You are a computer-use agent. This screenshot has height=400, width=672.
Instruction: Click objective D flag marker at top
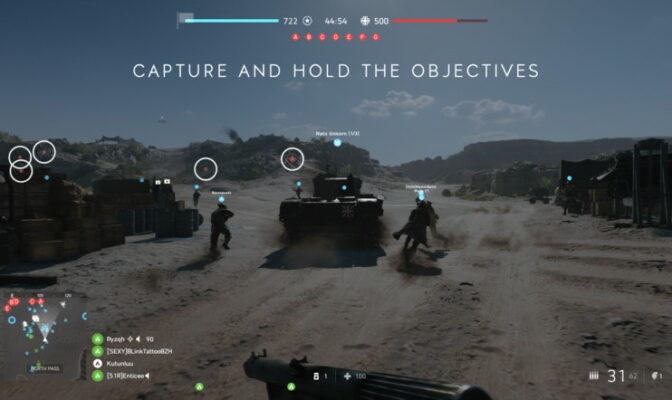(x=336, y=37)
